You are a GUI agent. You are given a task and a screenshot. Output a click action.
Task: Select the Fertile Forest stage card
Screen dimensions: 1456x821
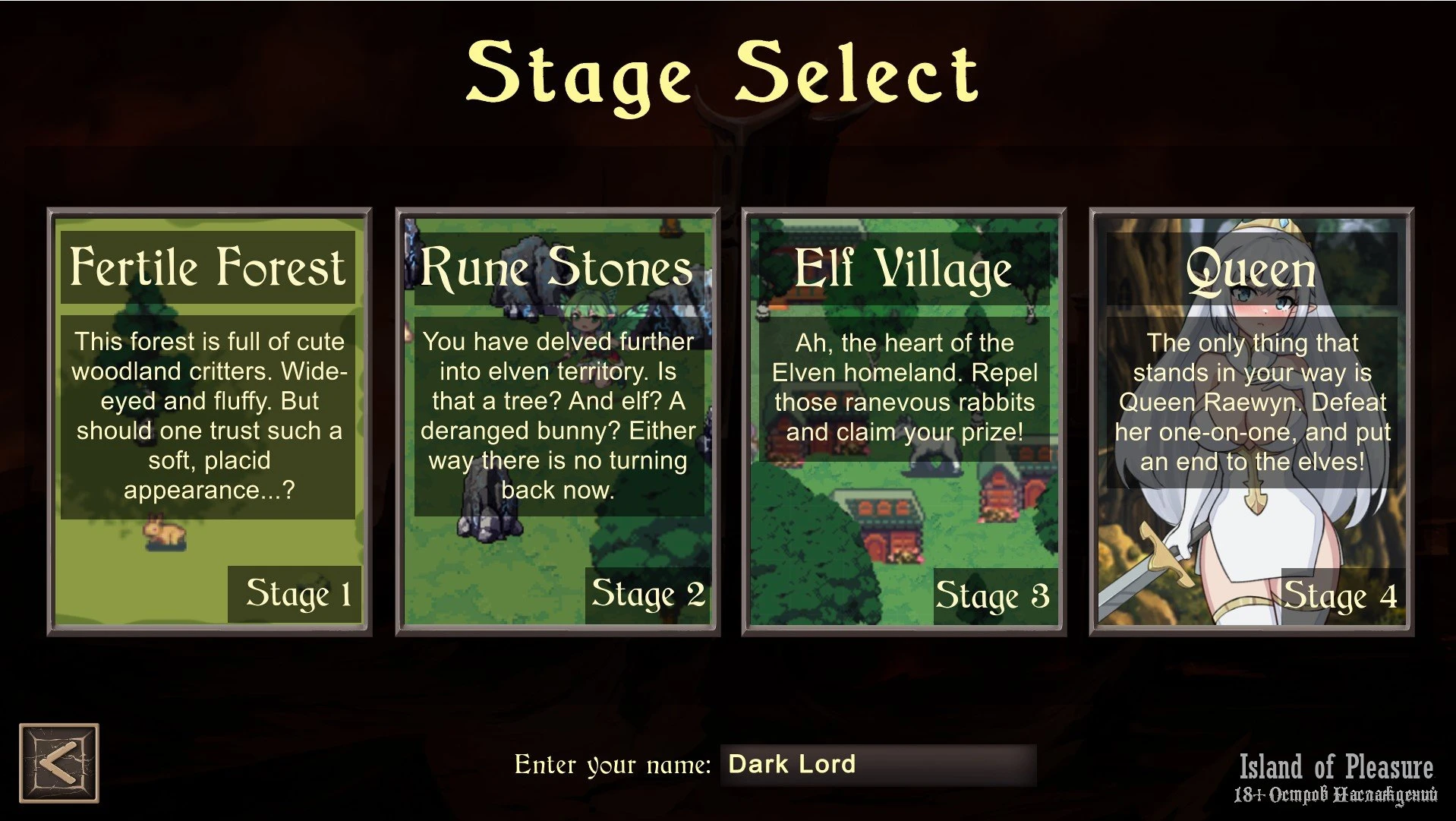(209, 422)
